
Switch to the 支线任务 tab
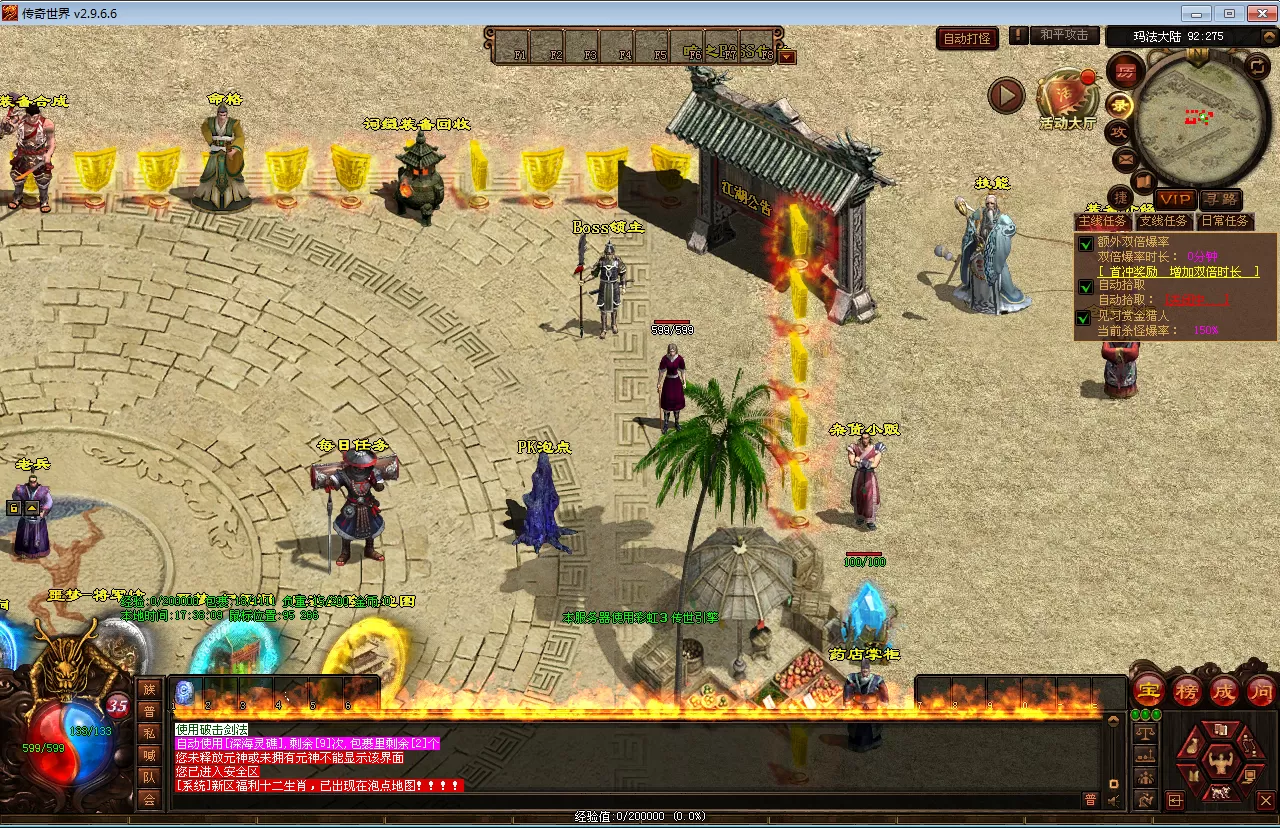point(1164,221)
